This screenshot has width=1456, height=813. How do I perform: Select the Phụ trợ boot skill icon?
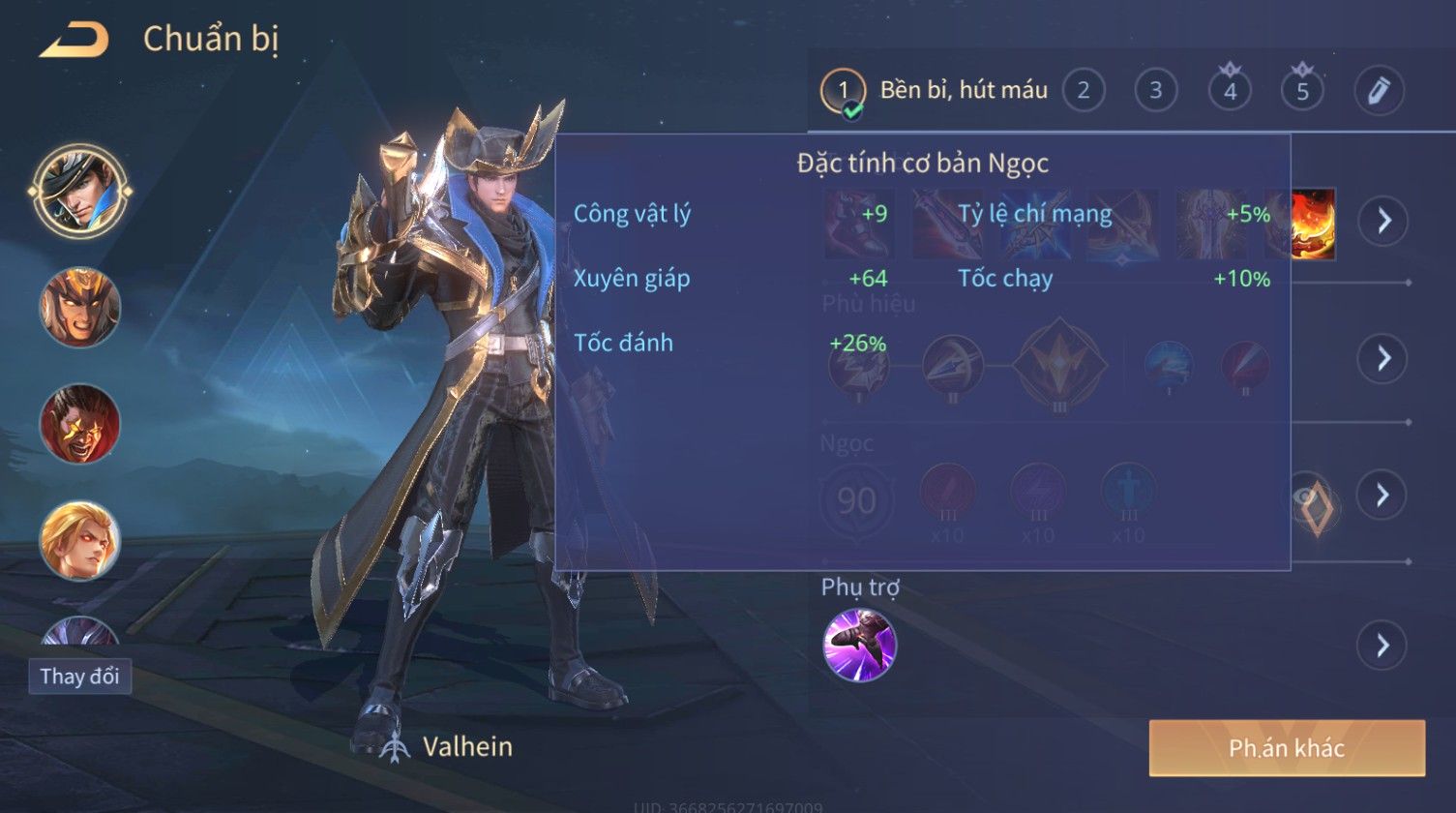[x=859, y=645]
